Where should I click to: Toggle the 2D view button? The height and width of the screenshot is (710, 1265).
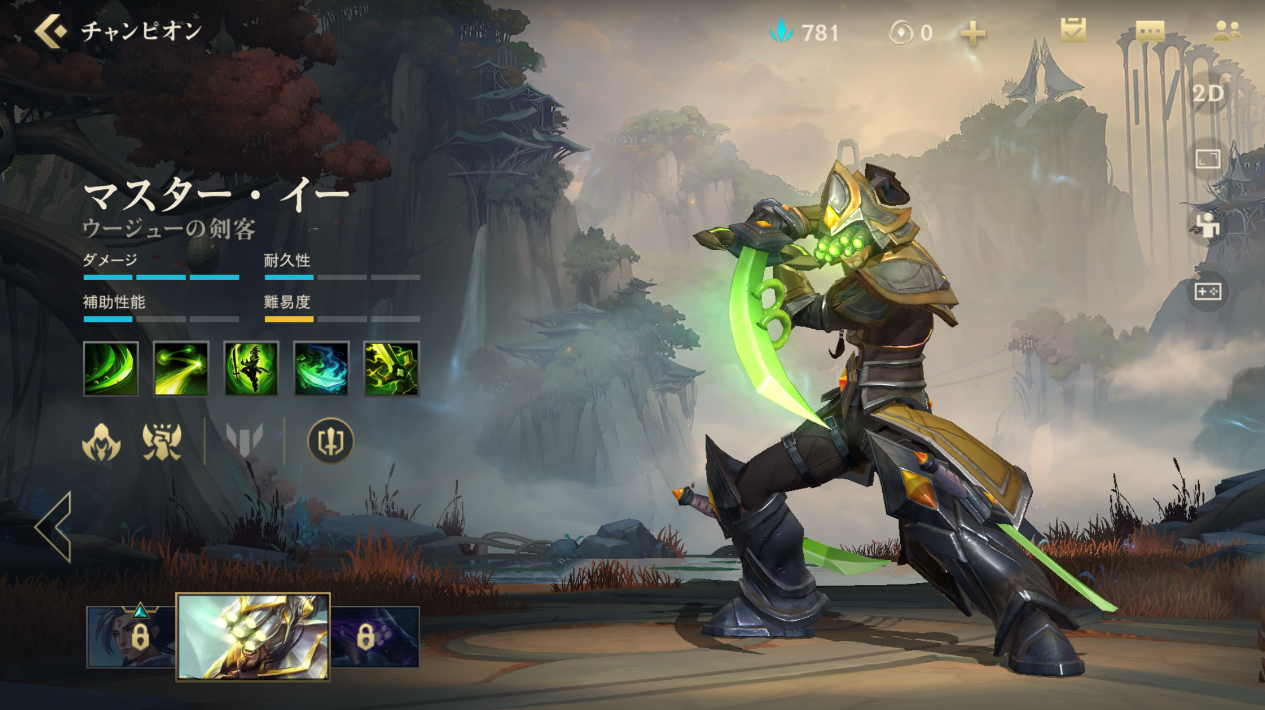[x=1208, y=93]
